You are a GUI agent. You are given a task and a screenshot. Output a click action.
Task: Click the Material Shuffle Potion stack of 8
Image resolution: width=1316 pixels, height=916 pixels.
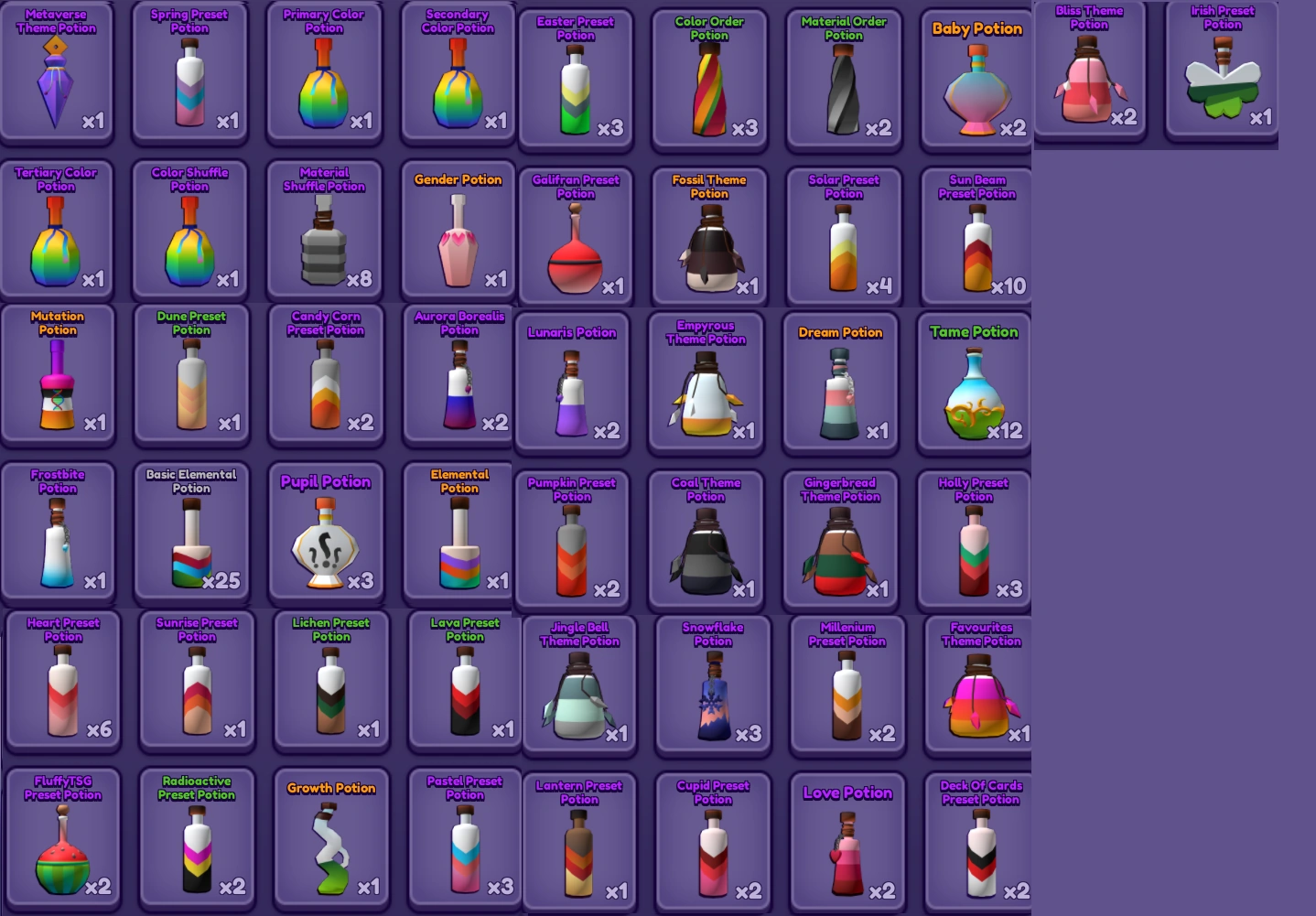[325, 229]
